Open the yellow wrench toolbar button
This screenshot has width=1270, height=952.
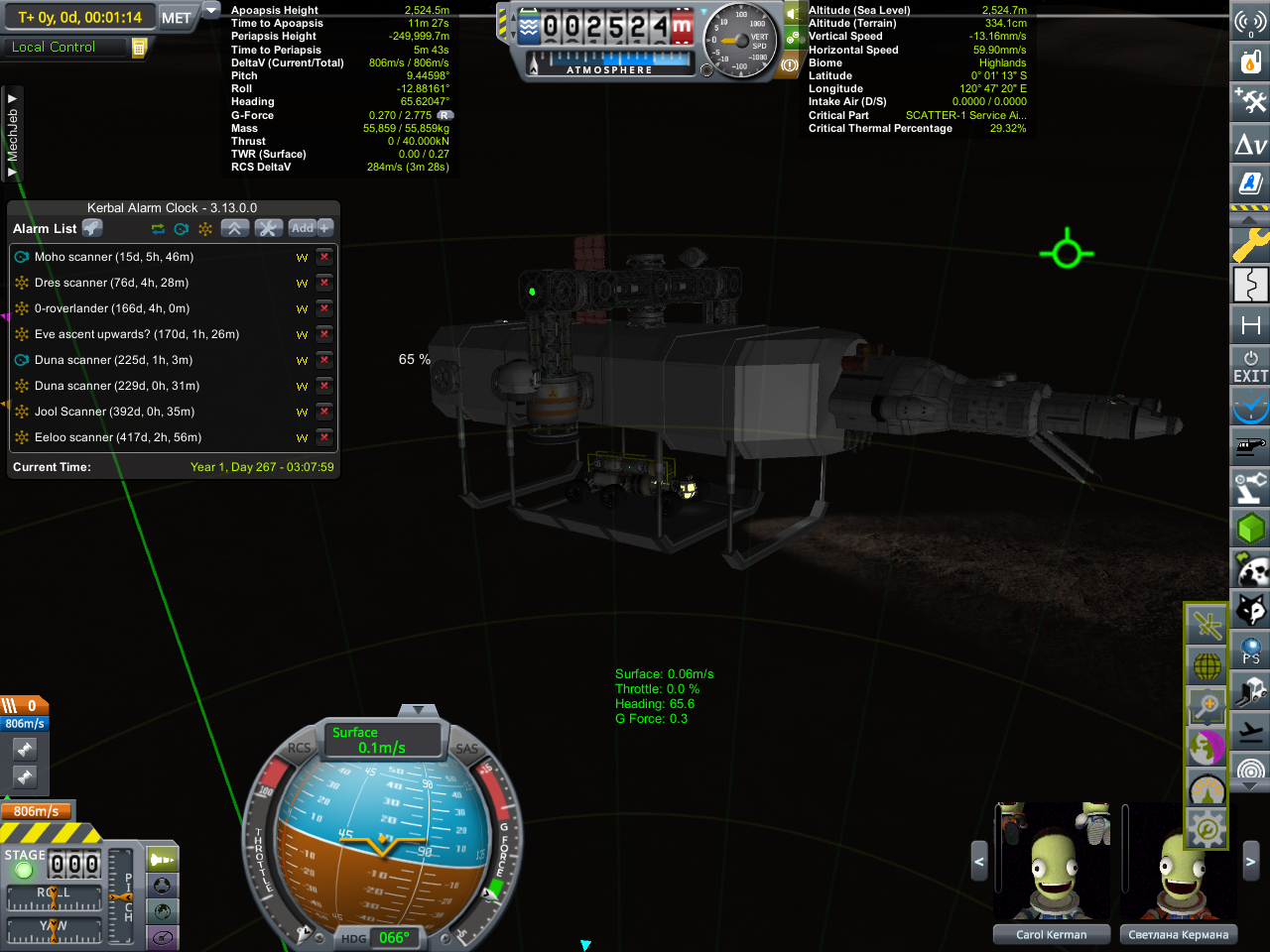click(1250, 244)
